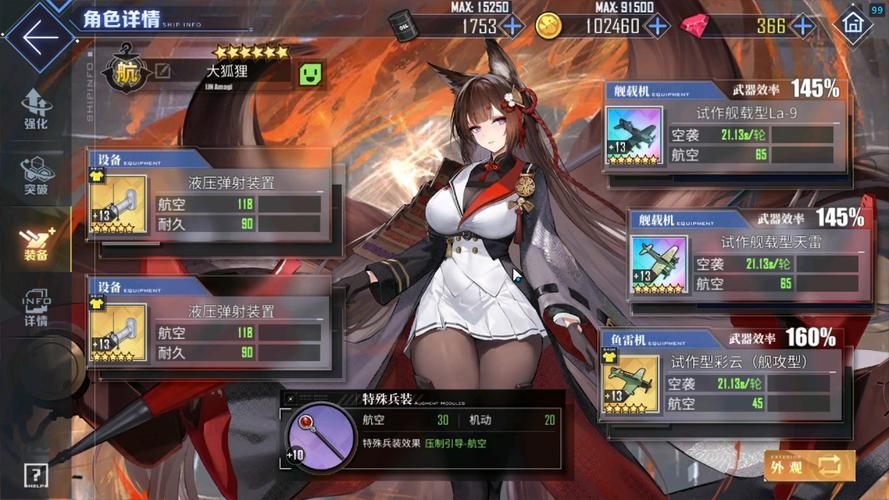
Task: Add more oil with the plus button
Action: coord(512,26)
